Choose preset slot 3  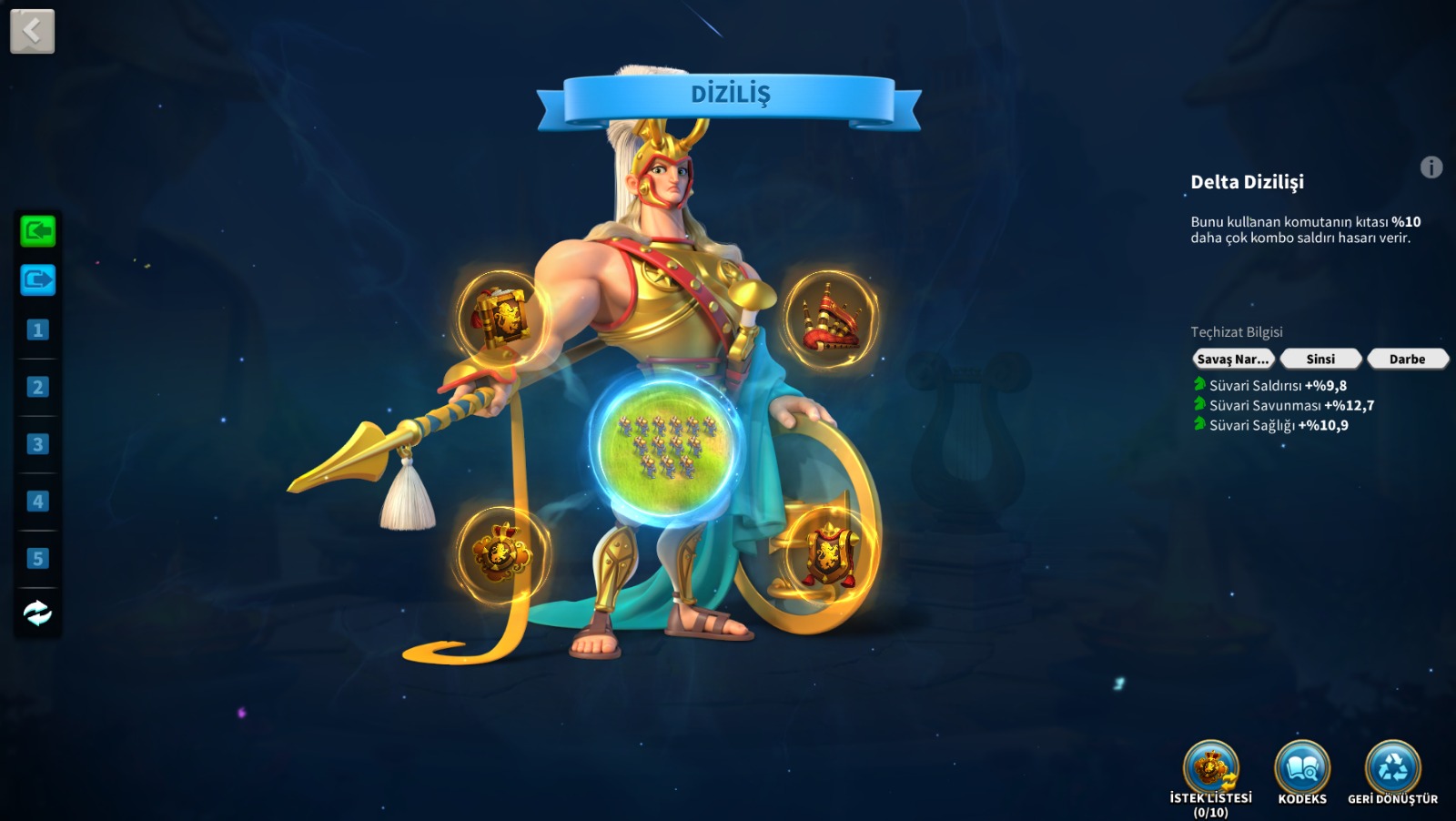pos(37,444)
